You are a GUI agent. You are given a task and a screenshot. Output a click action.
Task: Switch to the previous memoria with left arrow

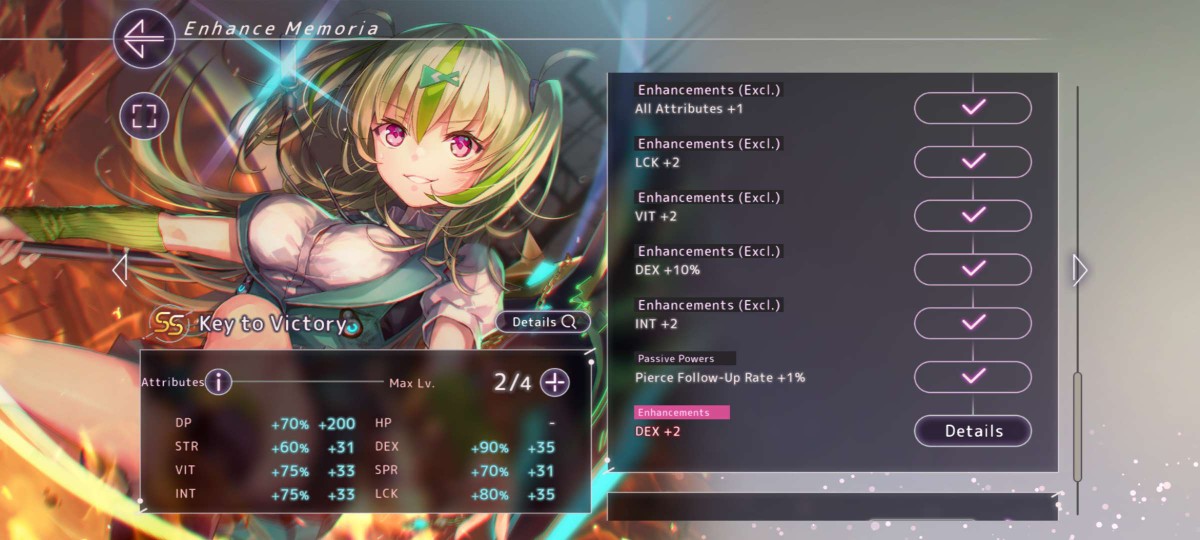point(120,269)
